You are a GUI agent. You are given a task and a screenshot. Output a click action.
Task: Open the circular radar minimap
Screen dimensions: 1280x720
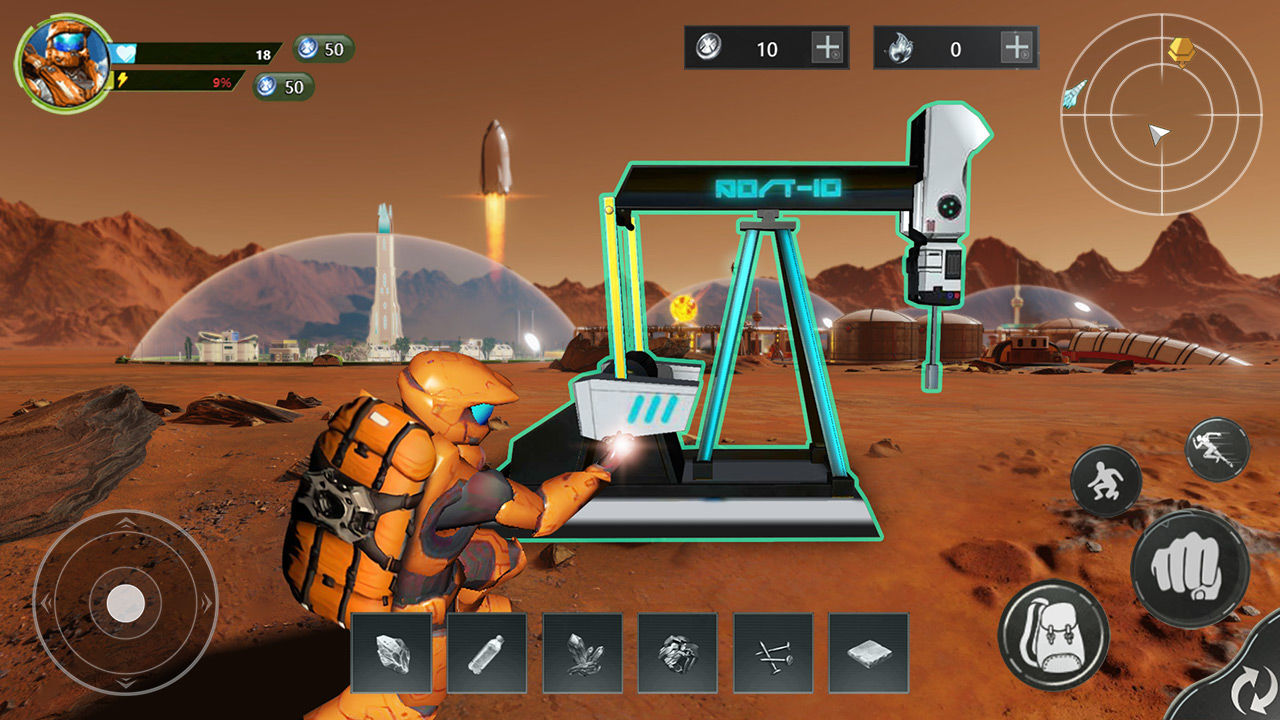[x=1160, y=113]
